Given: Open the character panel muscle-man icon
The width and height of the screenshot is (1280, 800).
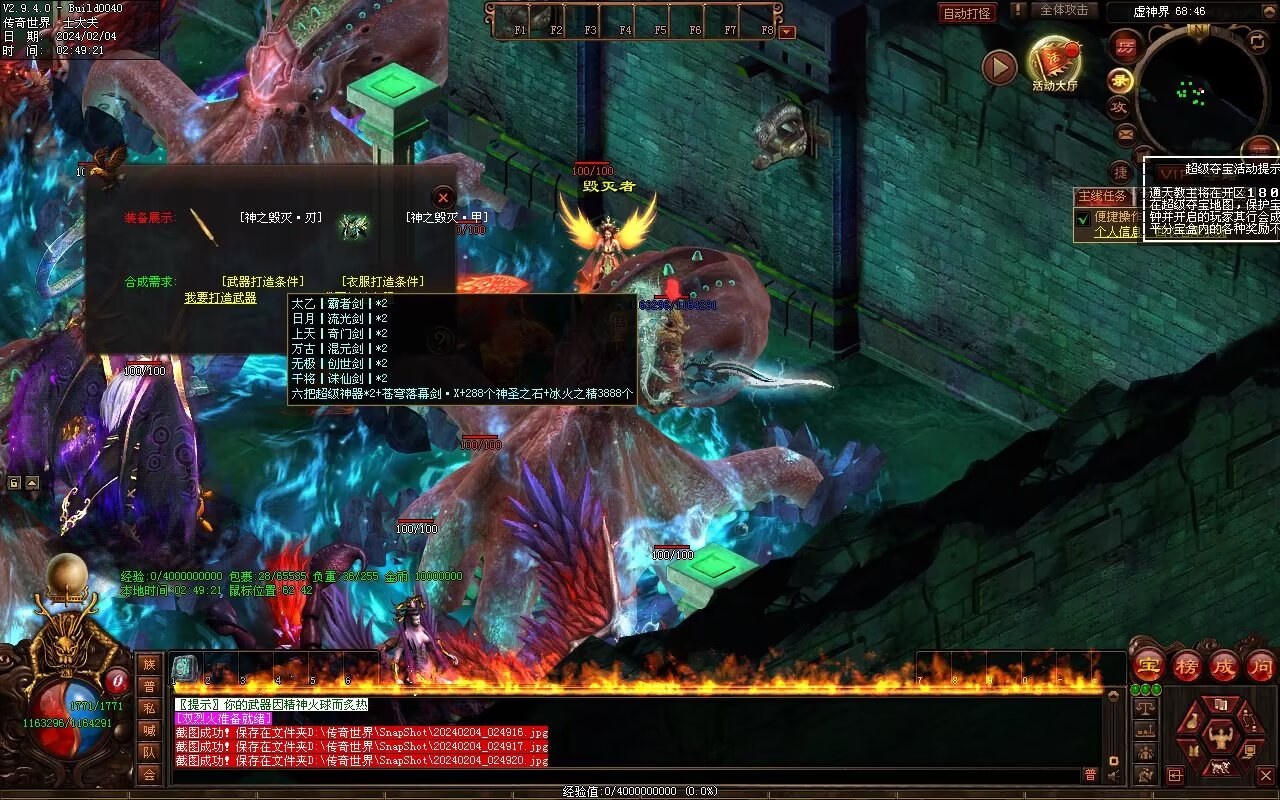Looking at the screenshot, I should click(1219, 736).
